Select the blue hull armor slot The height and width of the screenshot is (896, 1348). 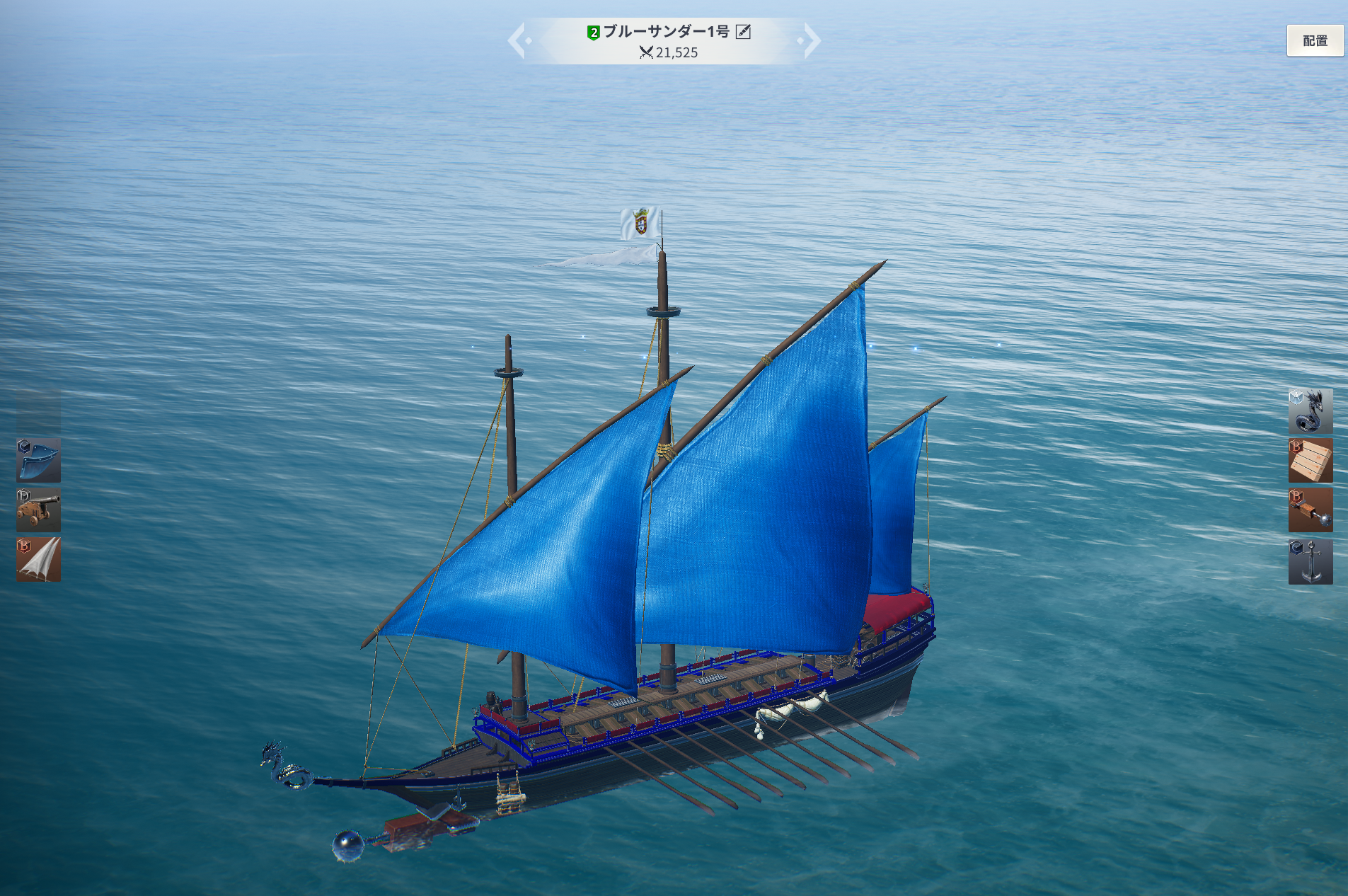(x=39, y=460)
